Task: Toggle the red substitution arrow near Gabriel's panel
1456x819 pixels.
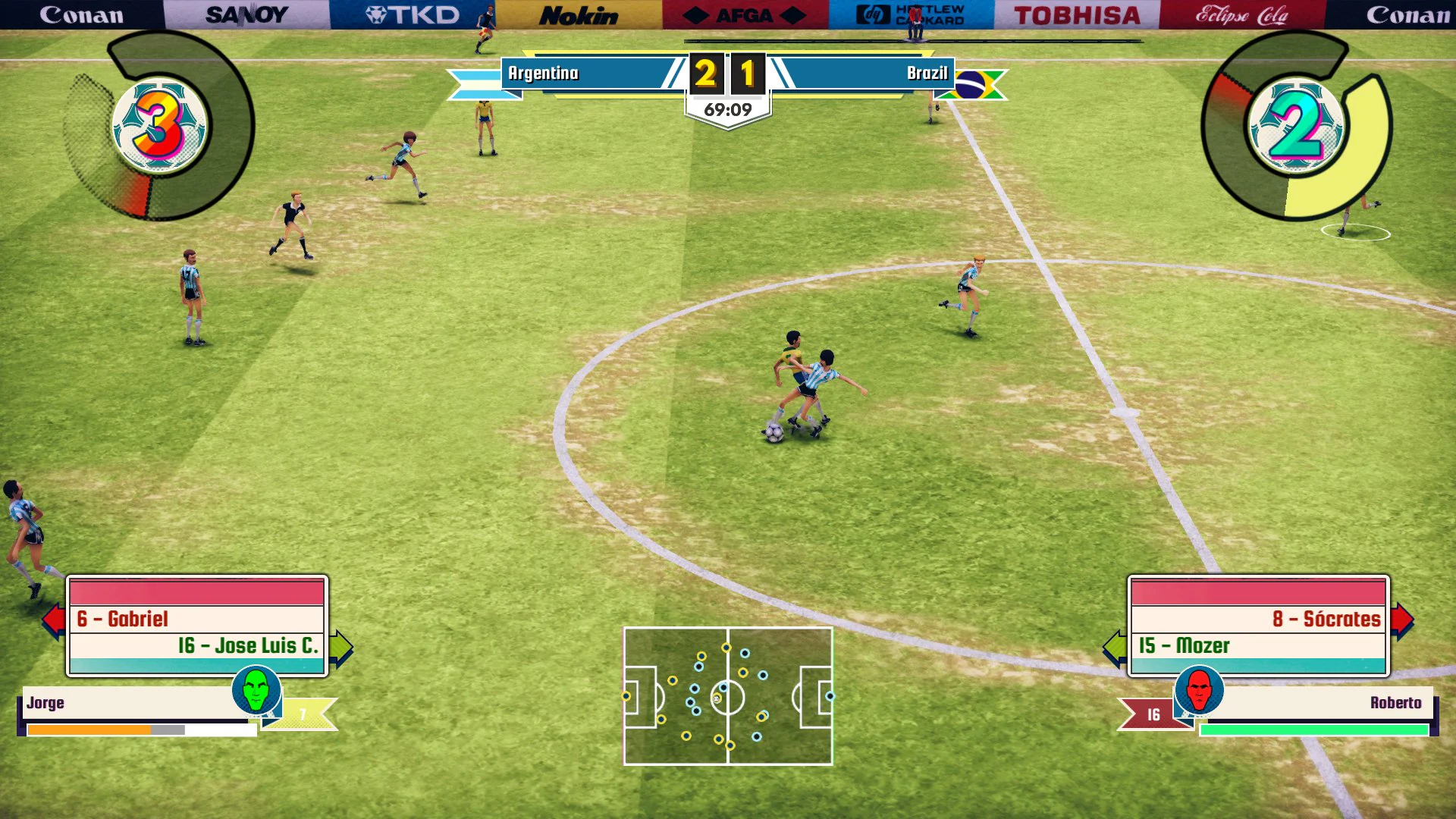Action: (56, 620)
